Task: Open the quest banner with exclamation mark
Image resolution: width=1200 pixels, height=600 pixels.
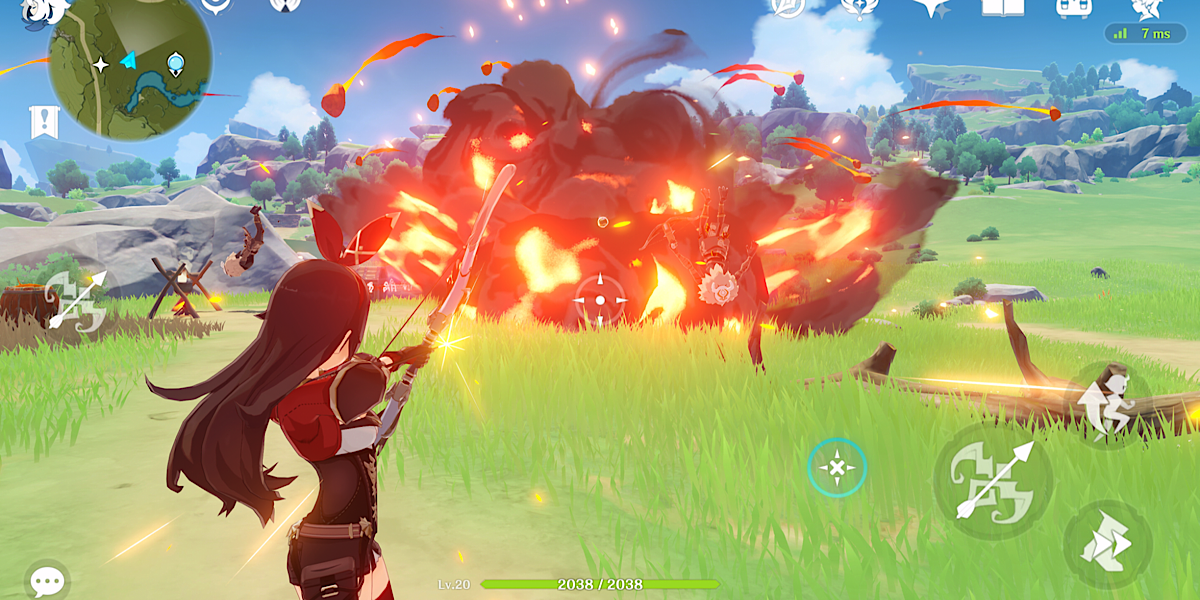Action: [44, 121]
